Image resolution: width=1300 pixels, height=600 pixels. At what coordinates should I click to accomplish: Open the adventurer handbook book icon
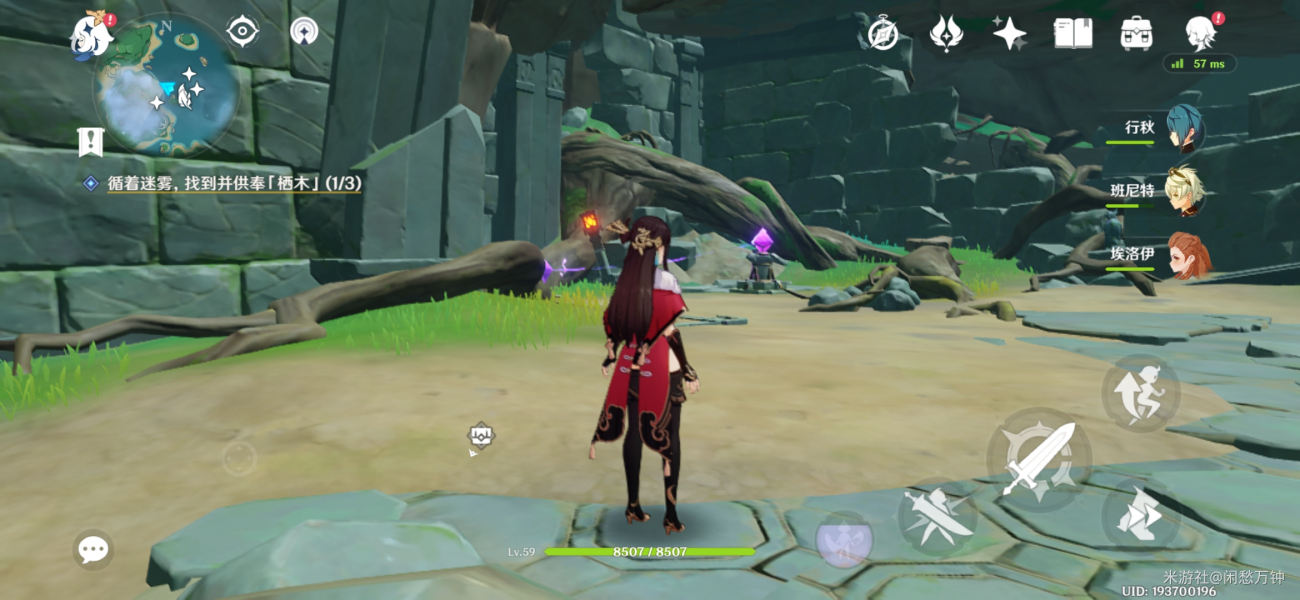(1072, 34)
